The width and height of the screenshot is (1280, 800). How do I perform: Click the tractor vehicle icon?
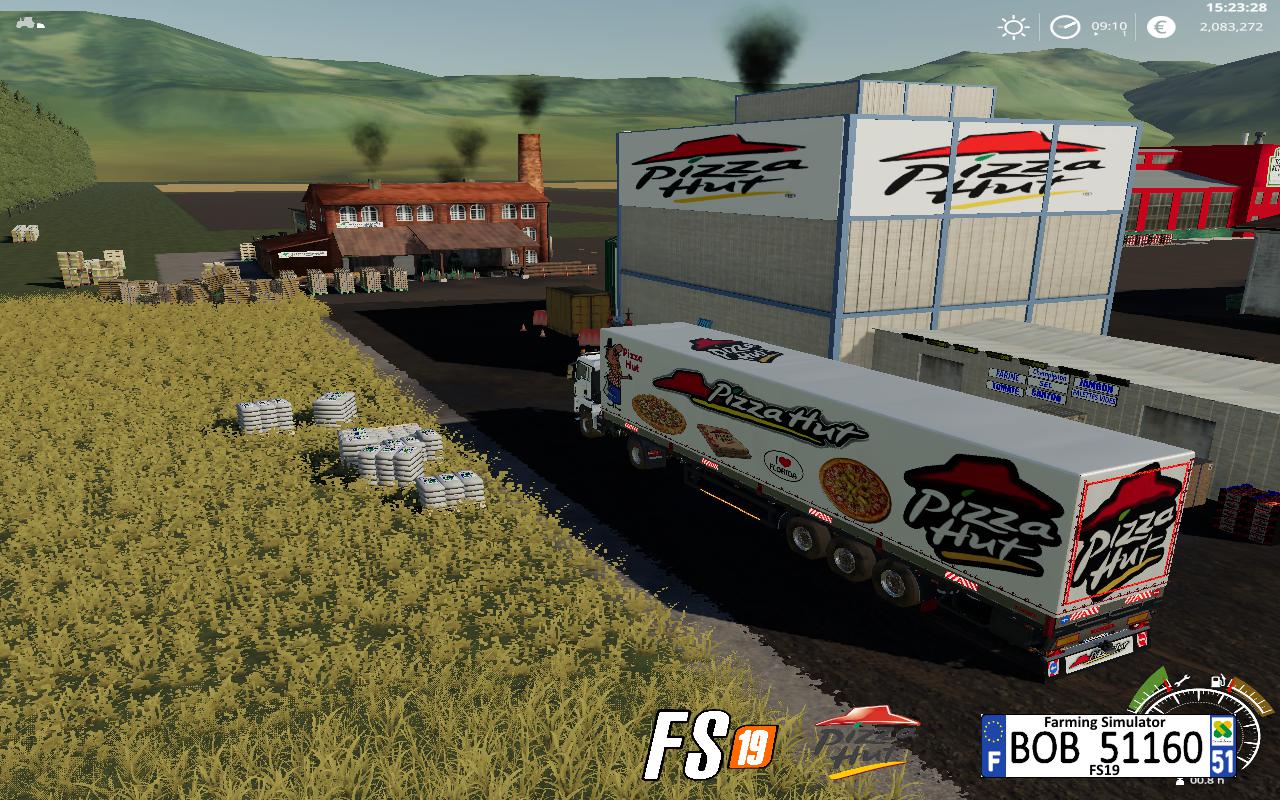(x=31, y=22)
